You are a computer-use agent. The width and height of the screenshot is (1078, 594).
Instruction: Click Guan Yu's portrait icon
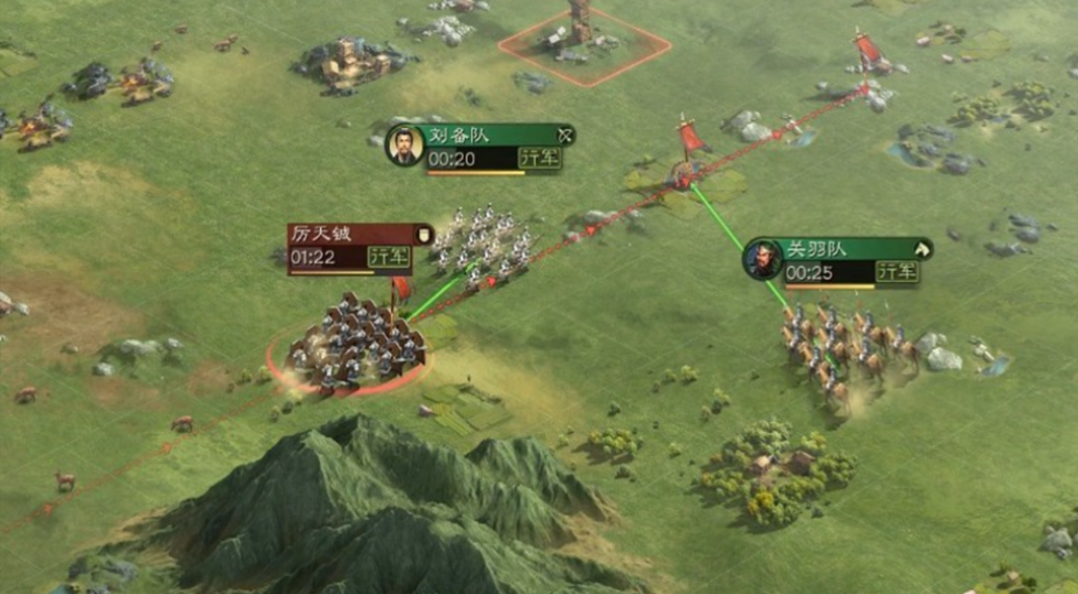762,260
